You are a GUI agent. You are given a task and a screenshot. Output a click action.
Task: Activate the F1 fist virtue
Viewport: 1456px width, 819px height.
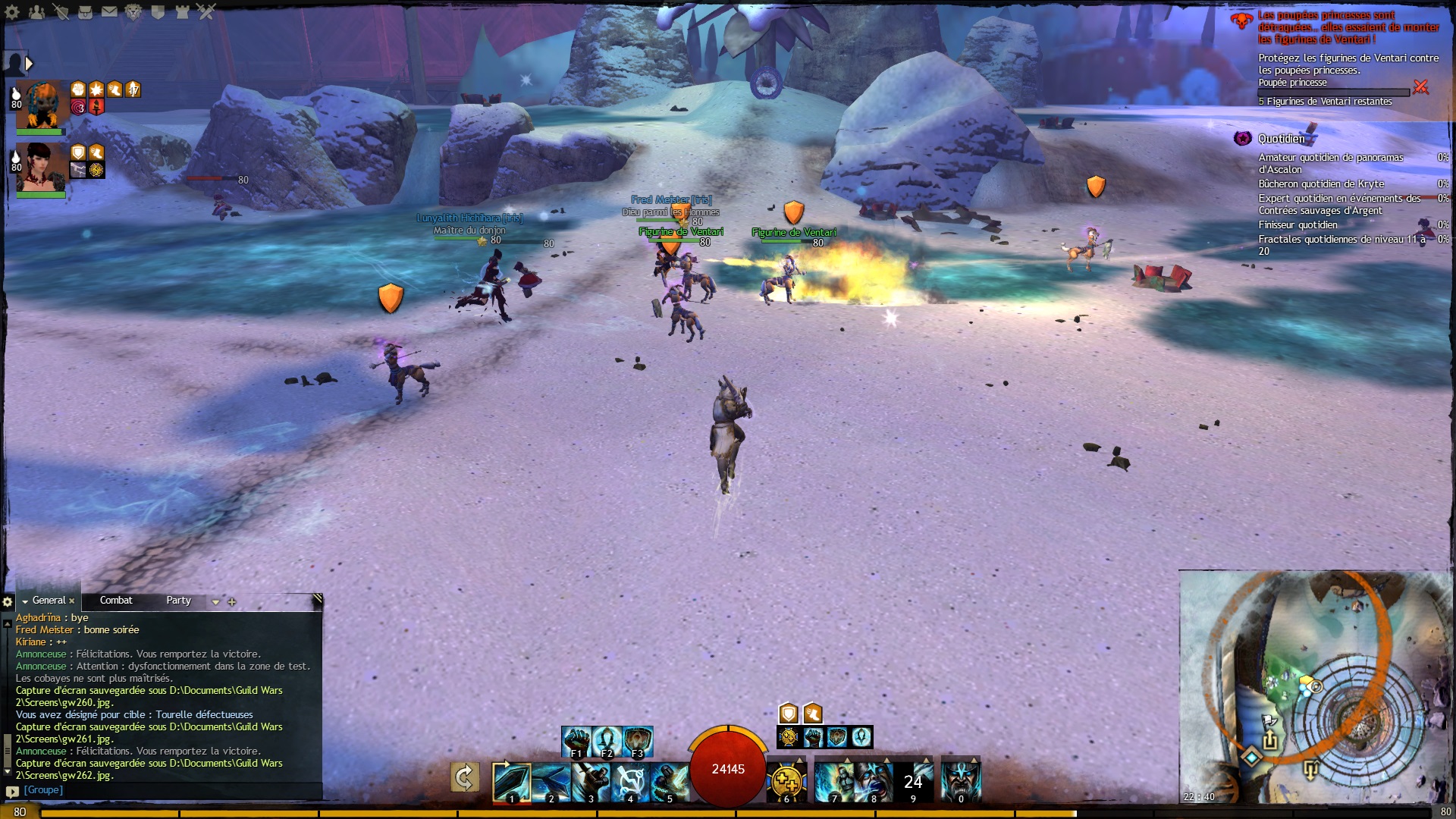(x=576, y=741)
